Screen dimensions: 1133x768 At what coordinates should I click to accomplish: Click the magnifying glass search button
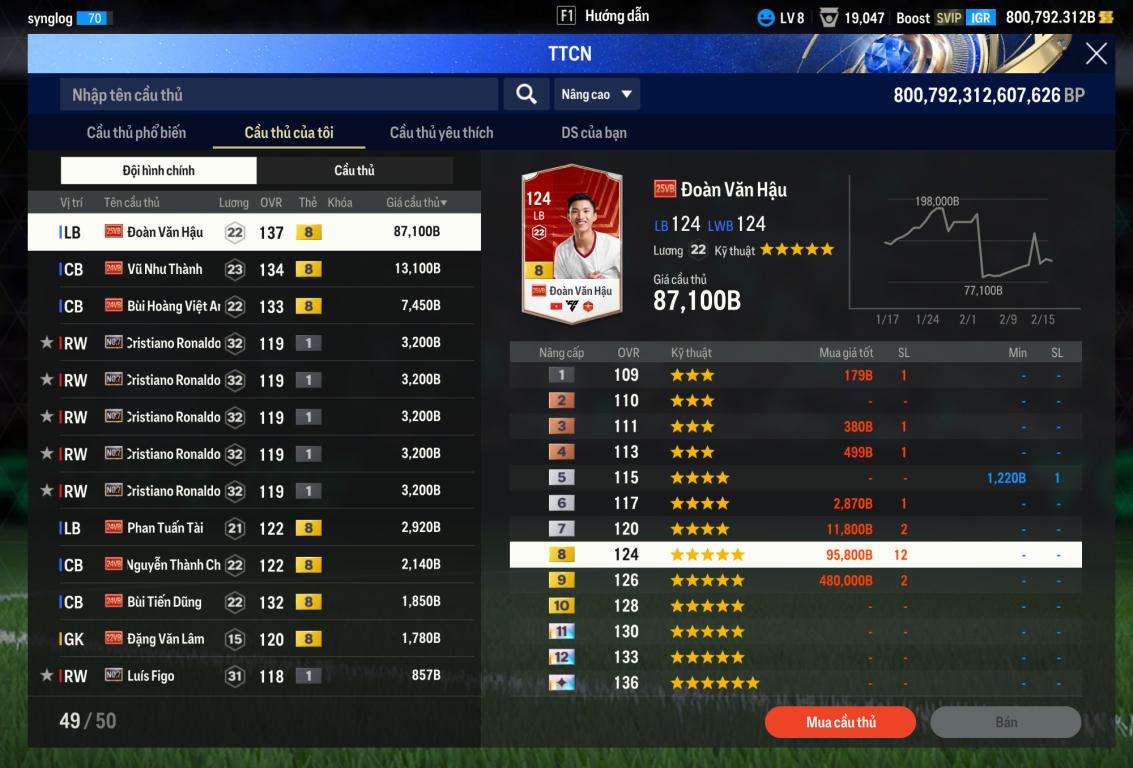[x=526, y=95]
